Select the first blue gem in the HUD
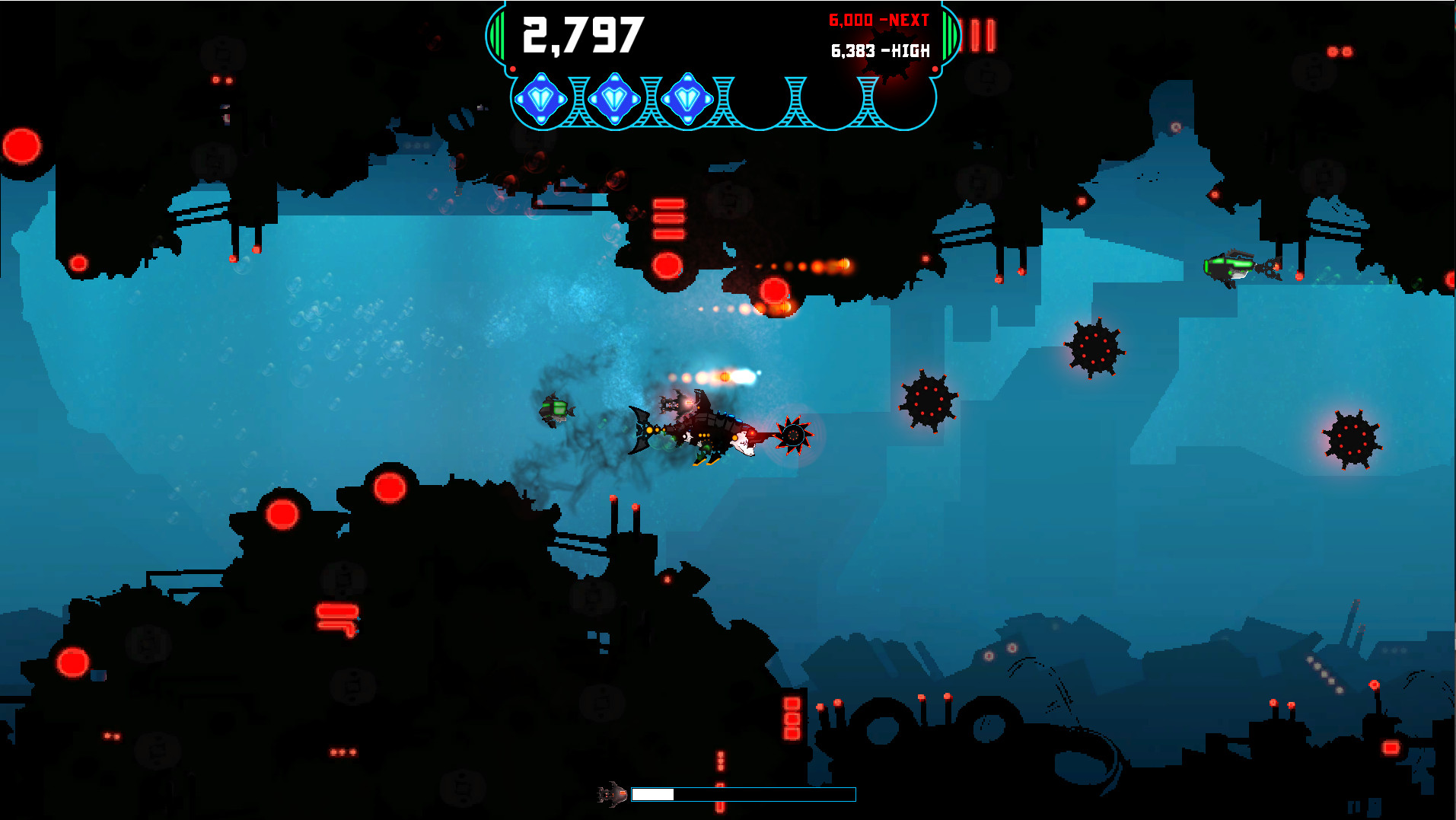 [542, 99]
